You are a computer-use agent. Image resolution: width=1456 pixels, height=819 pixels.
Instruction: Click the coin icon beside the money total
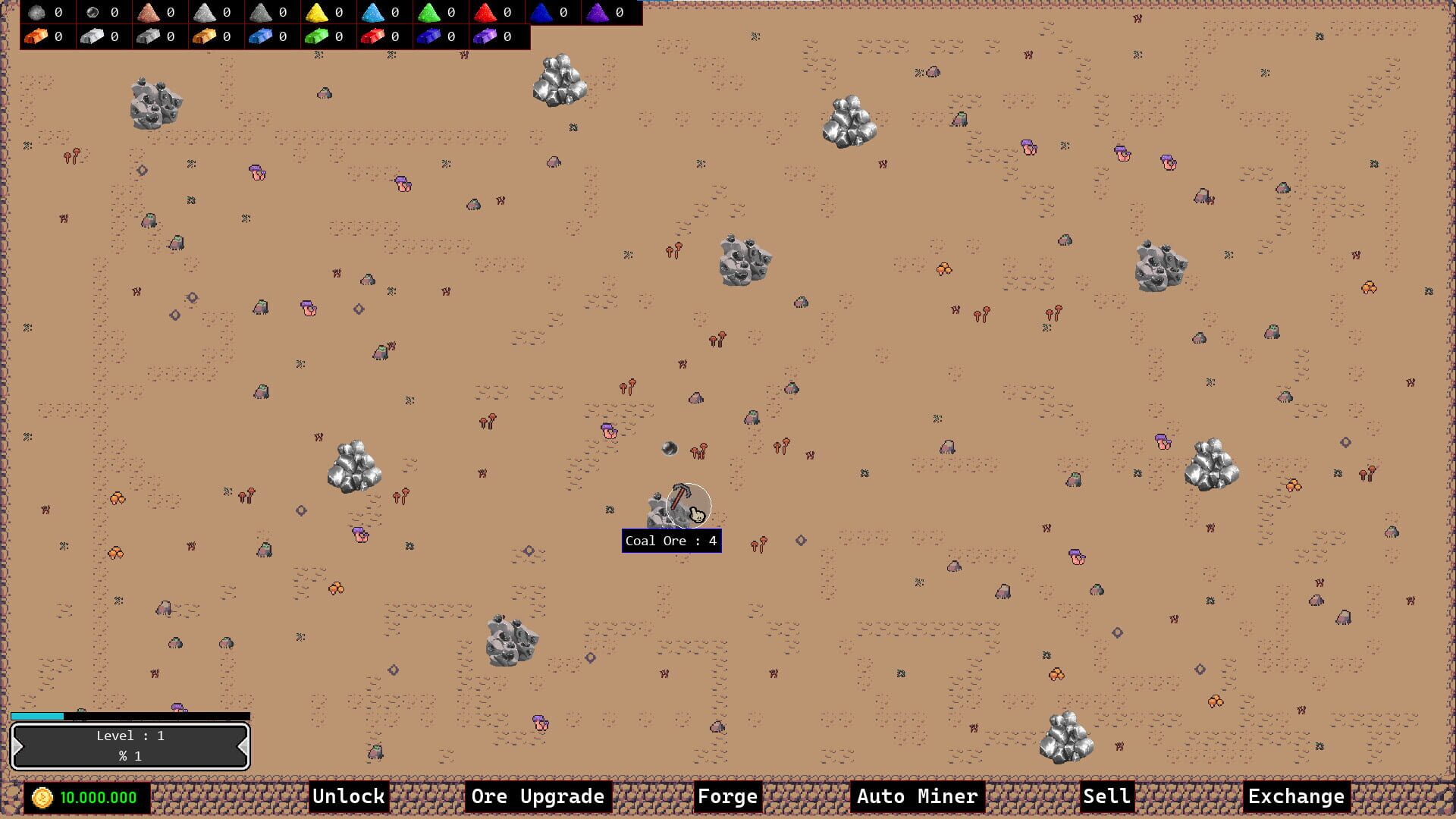pyautogui.click(x=42, y=797)
